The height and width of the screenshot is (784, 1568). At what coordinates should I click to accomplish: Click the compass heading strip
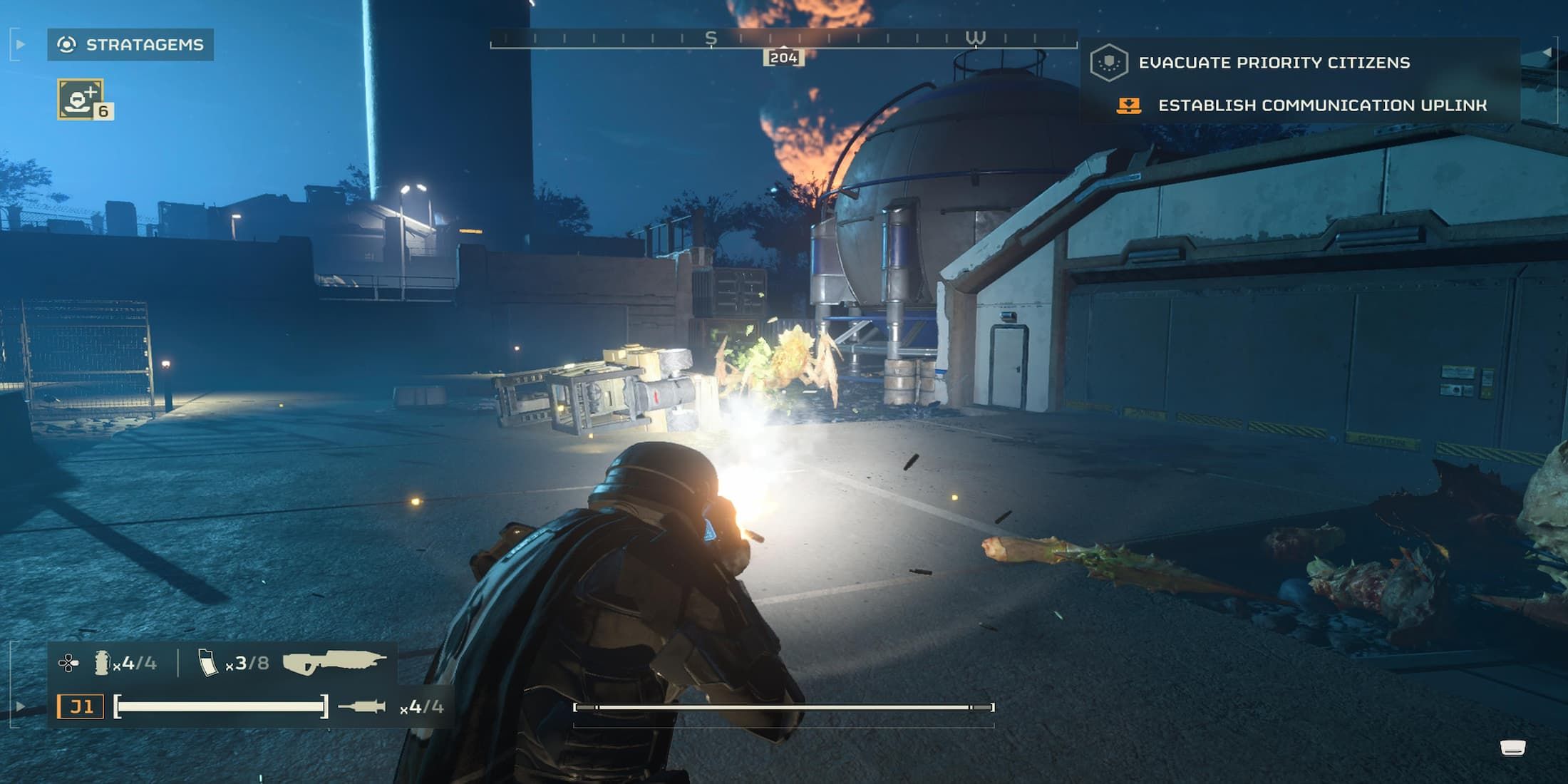783,40
